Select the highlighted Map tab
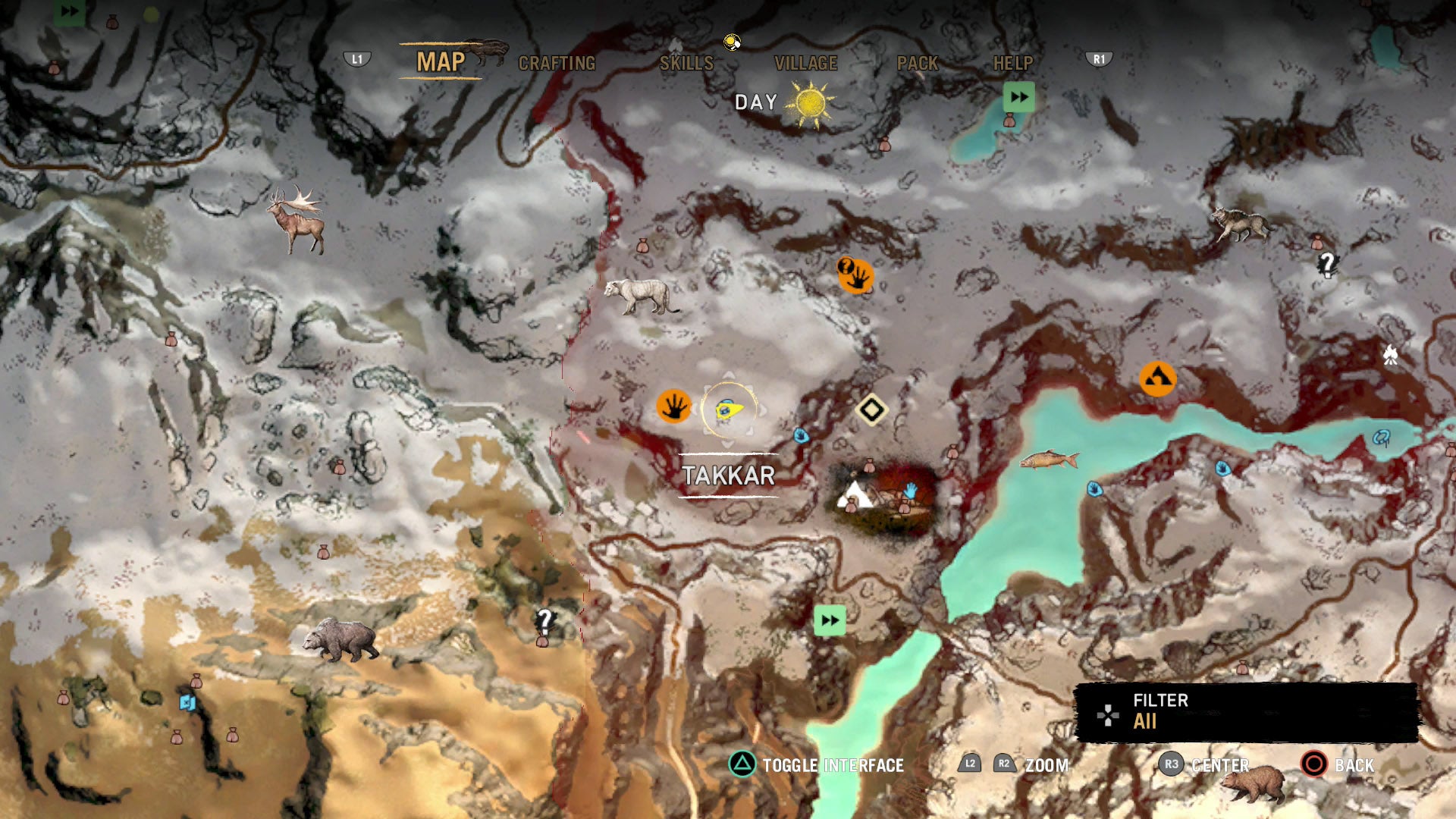The width and height of the screenshot is (1456, 819). coord(441,62)
